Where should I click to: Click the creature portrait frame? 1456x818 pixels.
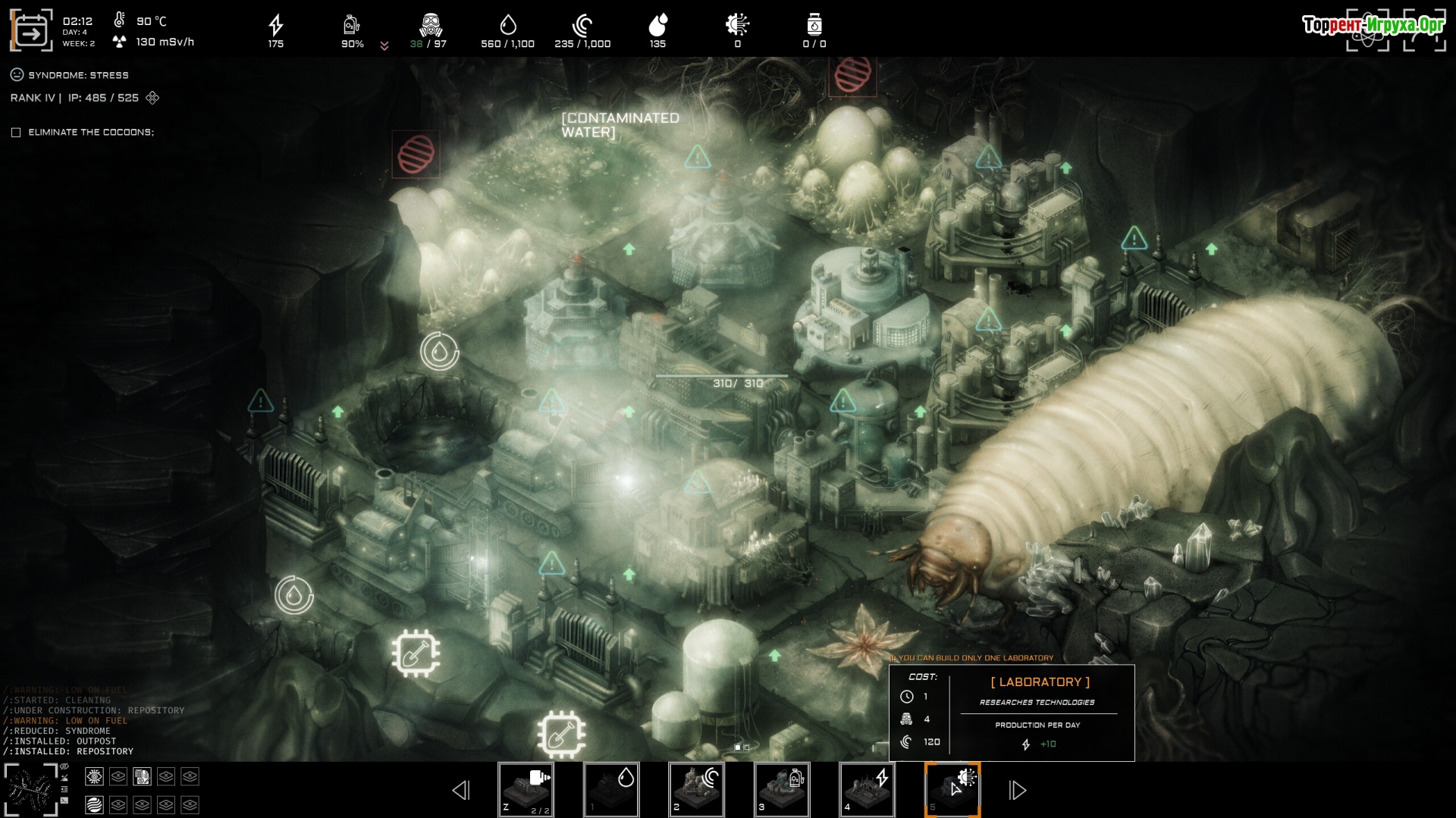coord(30,790)
